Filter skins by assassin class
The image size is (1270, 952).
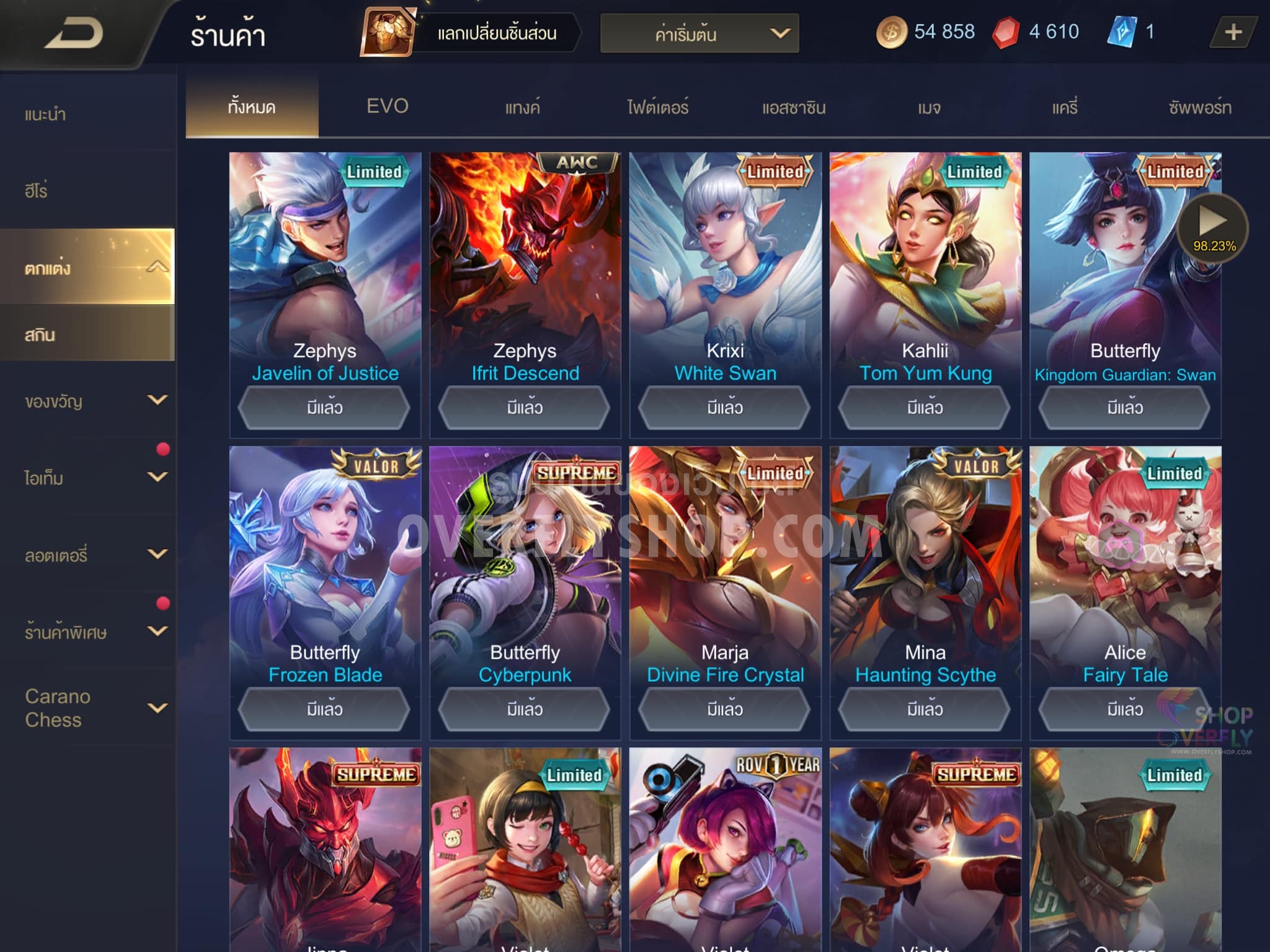(793, 108)
